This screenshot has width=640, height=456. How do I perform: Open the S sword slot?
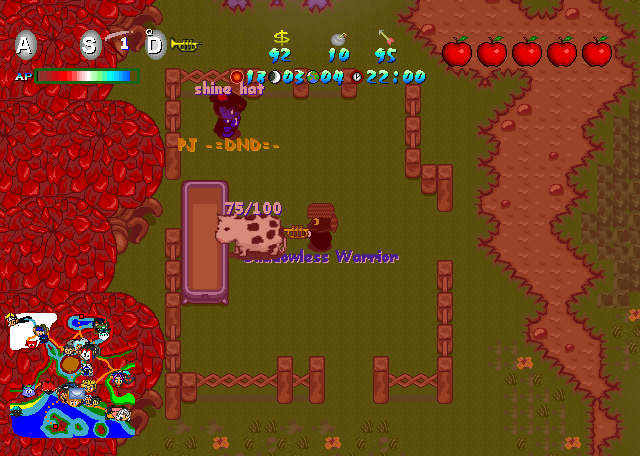tap(90, 44)
